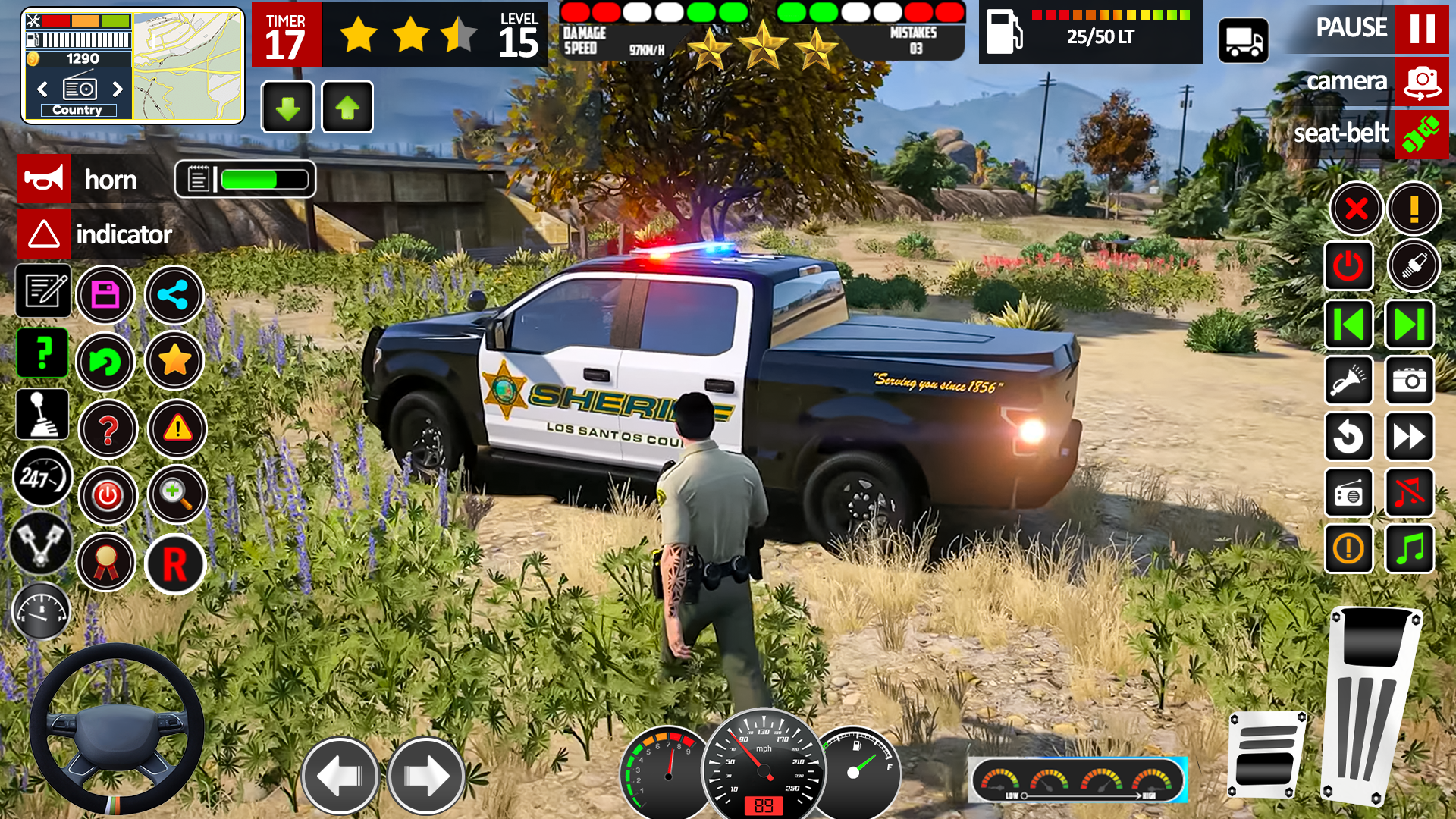Share via the share icon
The image size is (1456, 819).
(x=174, y=294)
